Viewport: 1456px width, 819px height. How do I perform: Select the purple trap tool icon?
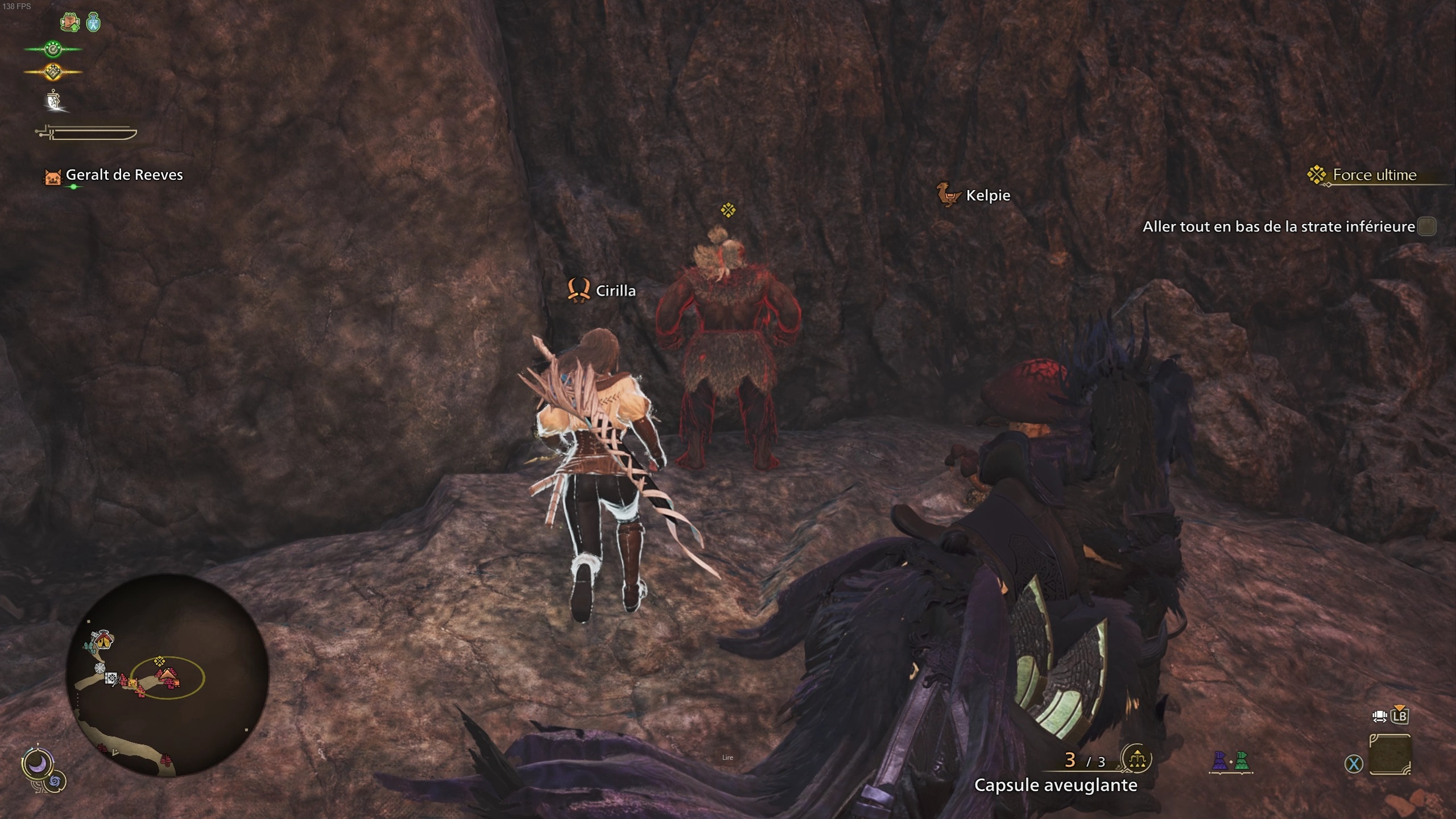1221,761
